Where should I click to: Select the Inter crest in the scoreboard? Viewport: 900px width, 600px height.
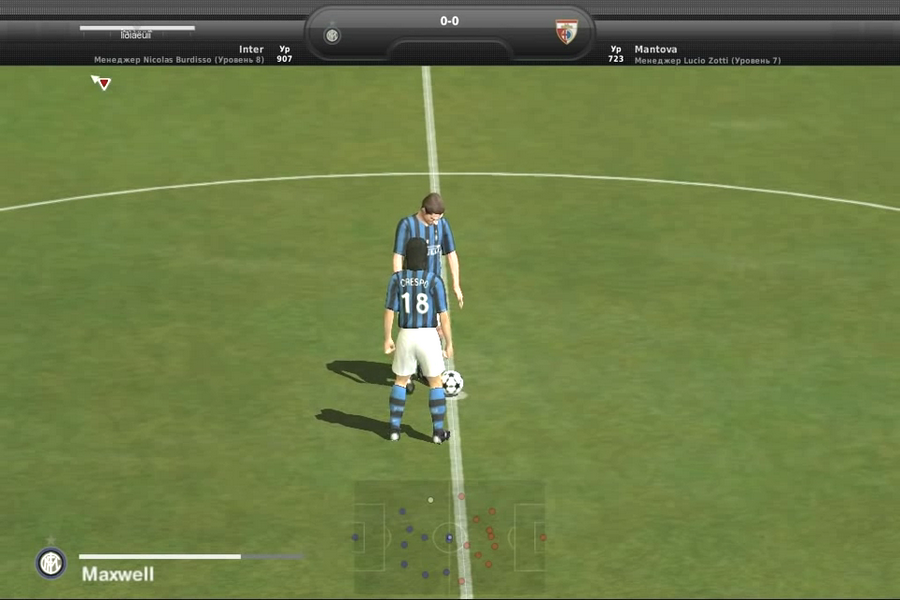[332, 35]
